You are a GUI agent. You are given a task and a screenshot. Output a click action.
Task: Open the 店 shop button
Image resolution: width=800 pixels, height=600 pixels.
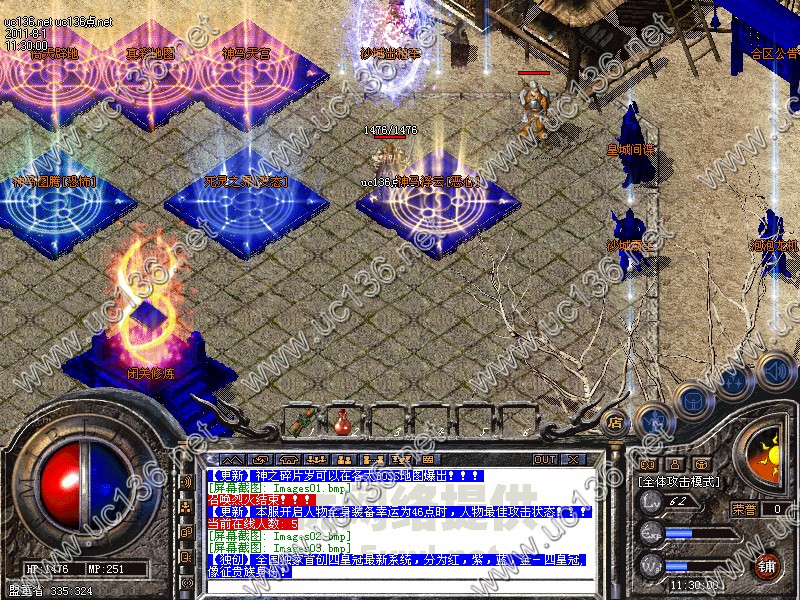pyautogui.click(x=614, y=422)
